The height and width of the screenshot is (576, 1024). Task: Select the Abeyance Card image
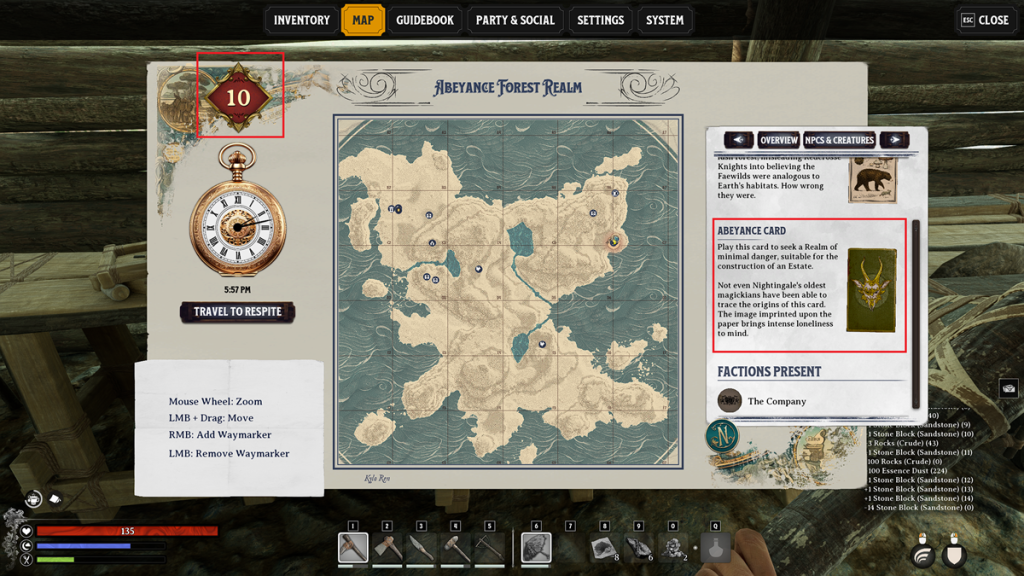[871, 291]
